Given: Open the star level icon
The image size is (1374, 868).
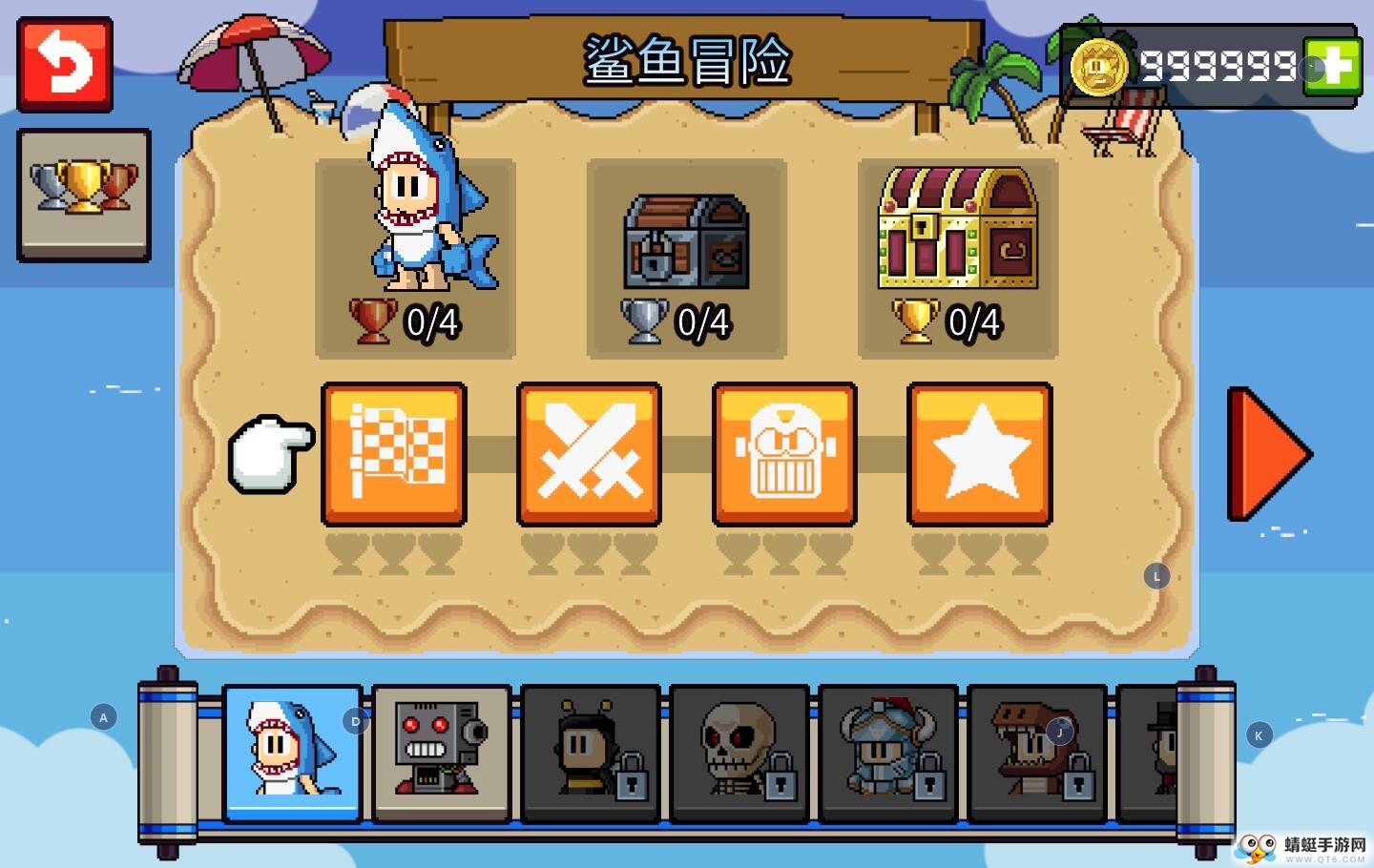Looking at the screenshot, I should (x=980, y=453).
